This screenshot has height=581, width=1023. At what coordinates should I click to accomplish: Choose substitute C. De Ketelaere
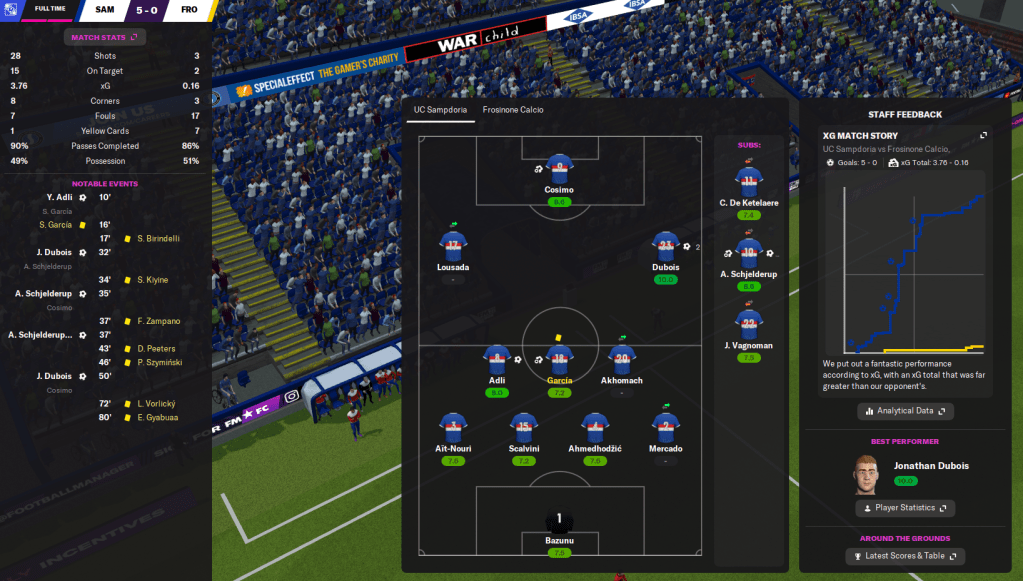click(749, 182)
